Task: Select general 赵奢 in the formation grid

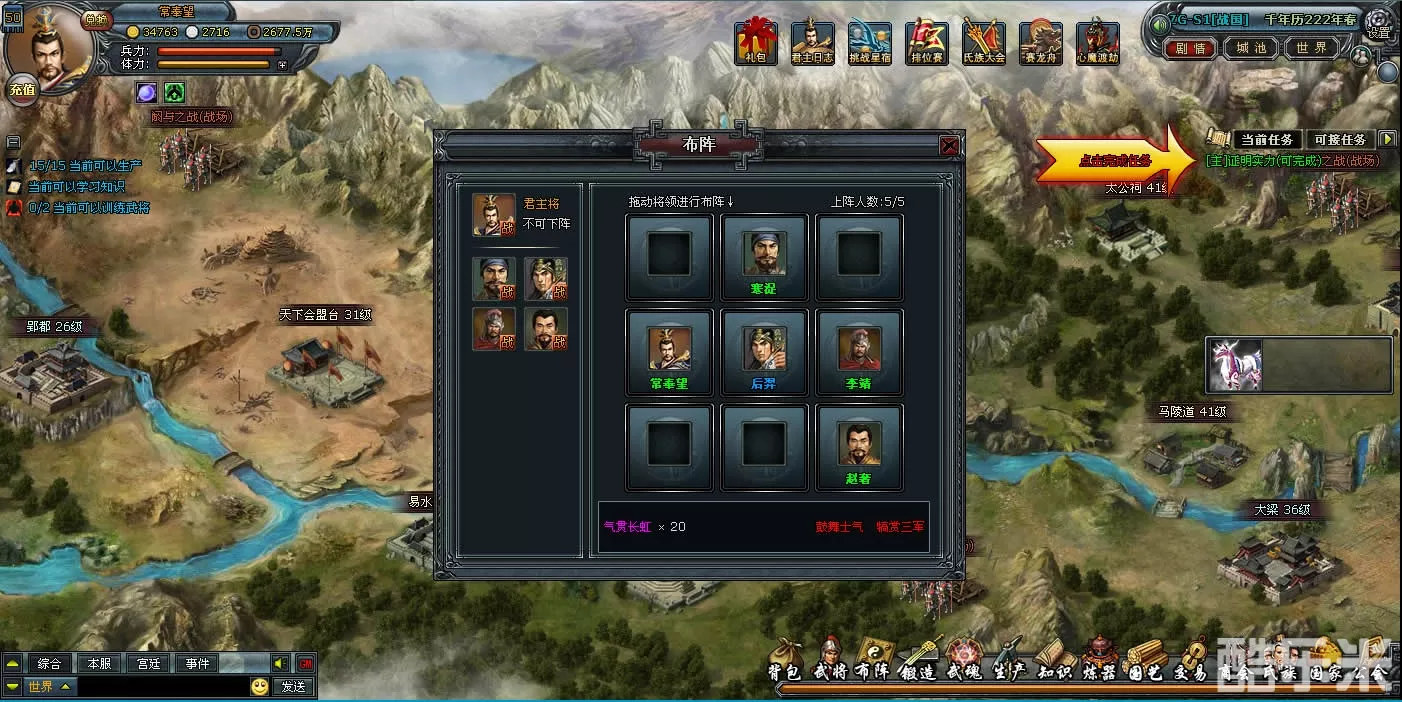Action: [x=859, y=446]
